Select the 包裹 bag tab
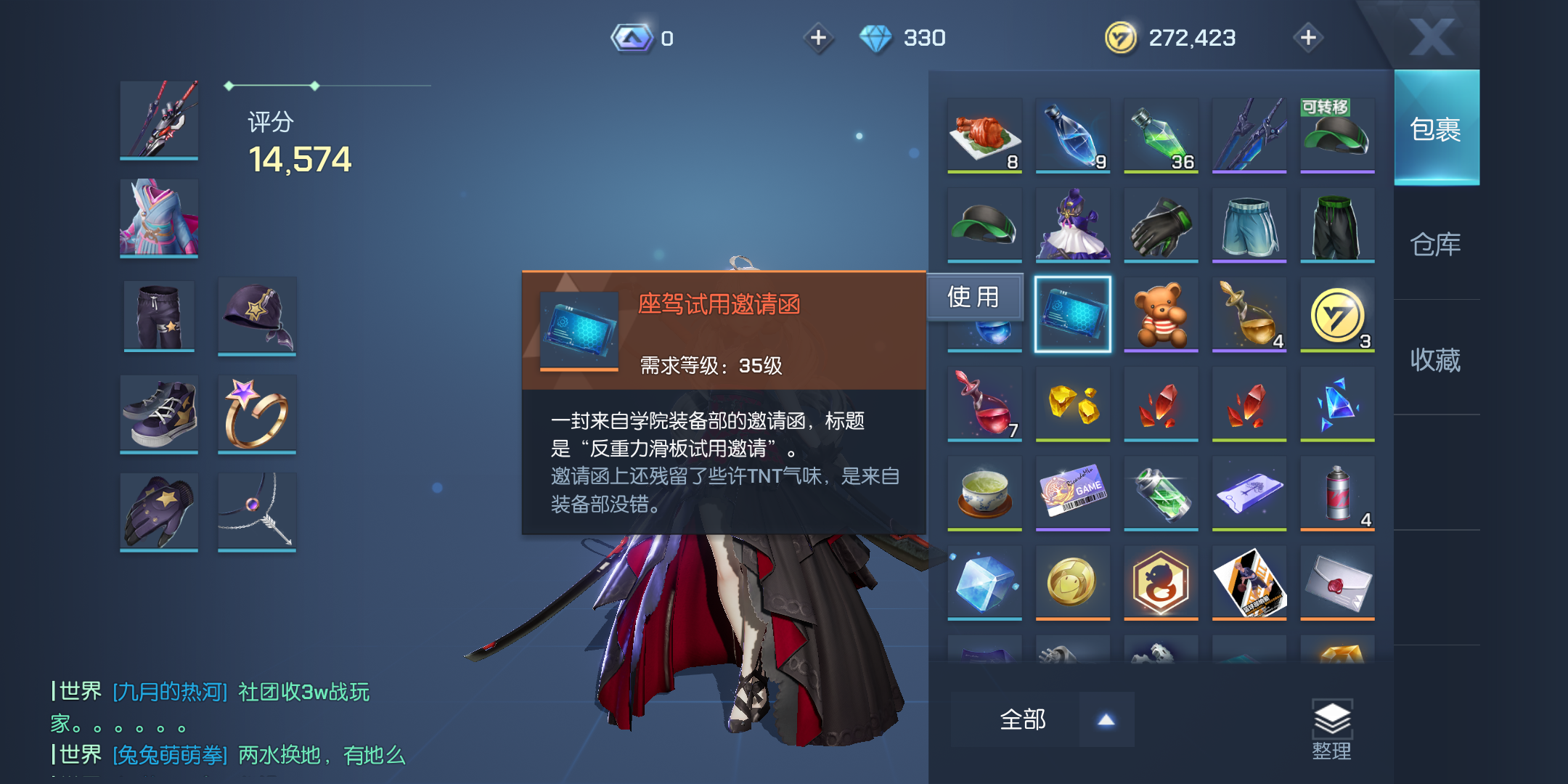Image resolution: width=1568 pixels, height=784 pixels. click(x=1435, y=129)
